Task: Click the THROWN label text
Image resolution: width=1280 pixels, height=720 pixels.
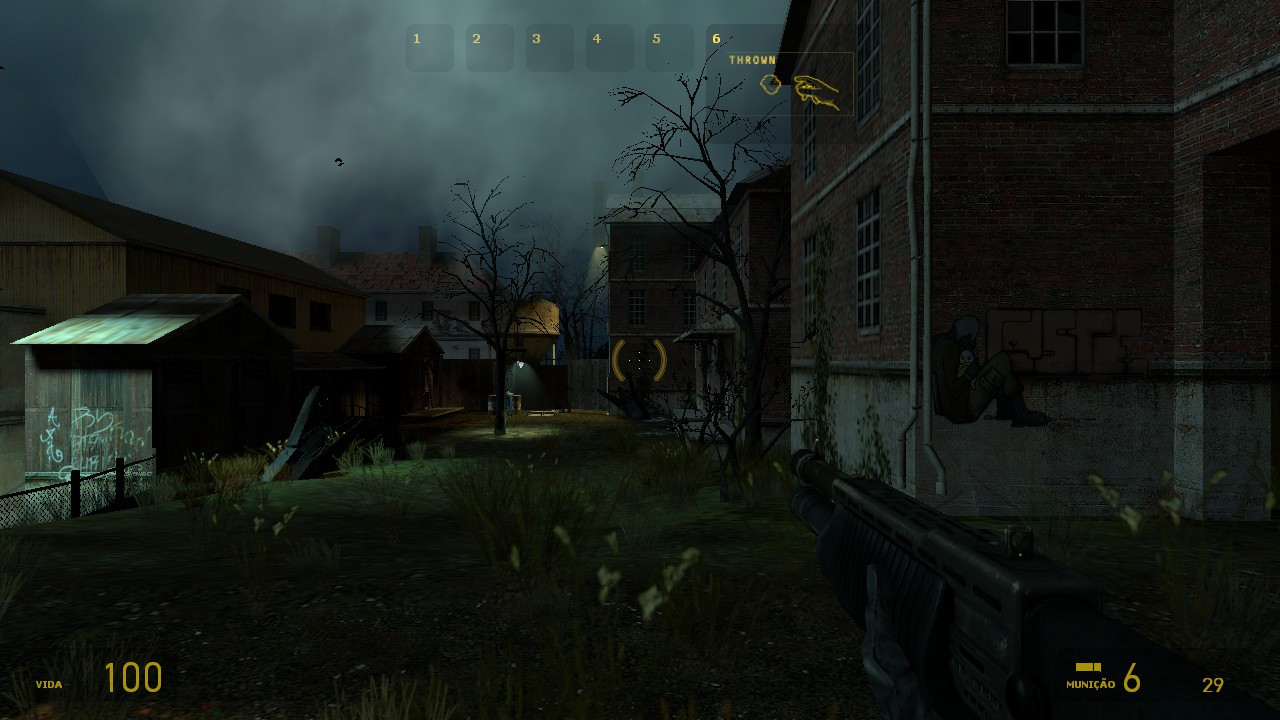Action: pyautogui.click(x=751, y=60)
